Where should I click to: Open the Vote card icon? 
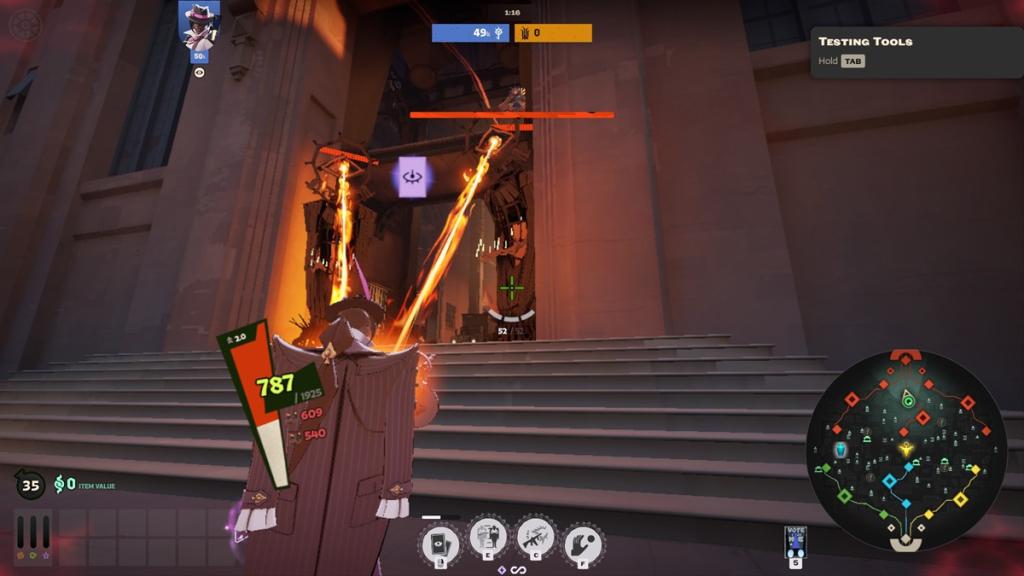796,541
